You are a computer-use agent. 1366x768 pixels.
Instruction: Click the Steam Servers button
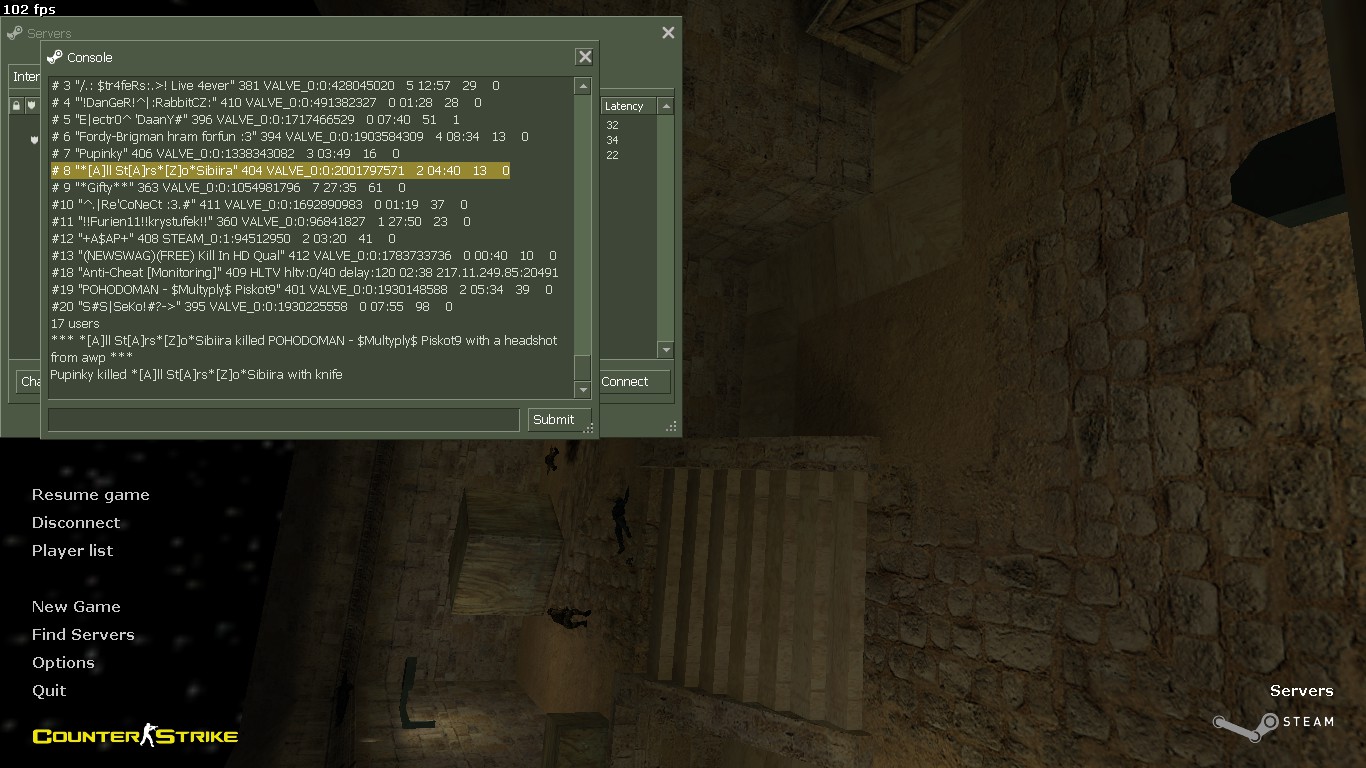[x=1300, y=691]
